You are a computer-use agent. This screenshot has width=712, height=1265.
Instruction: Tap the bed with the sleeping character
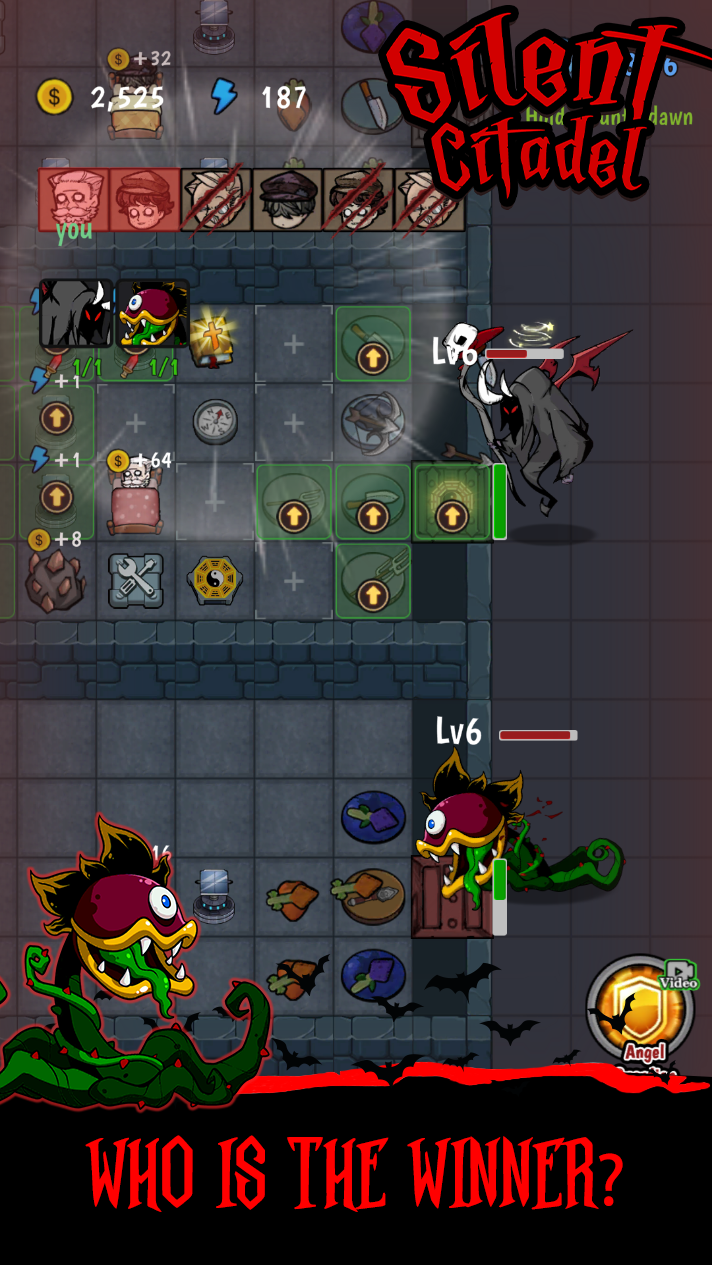tap(134, 498)
